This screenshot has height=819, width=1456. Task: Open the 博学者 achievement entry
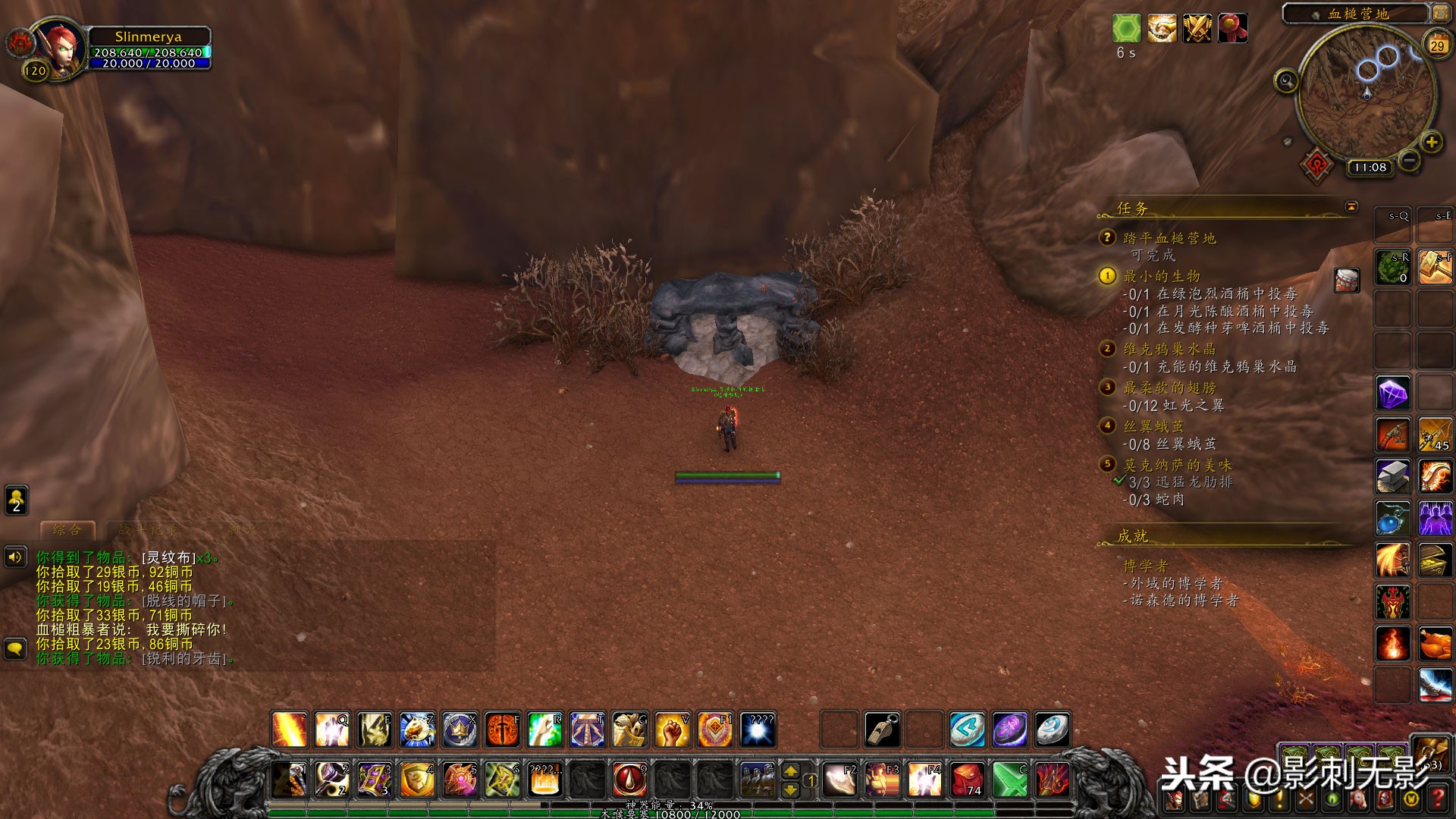[x=1146, y=566]
